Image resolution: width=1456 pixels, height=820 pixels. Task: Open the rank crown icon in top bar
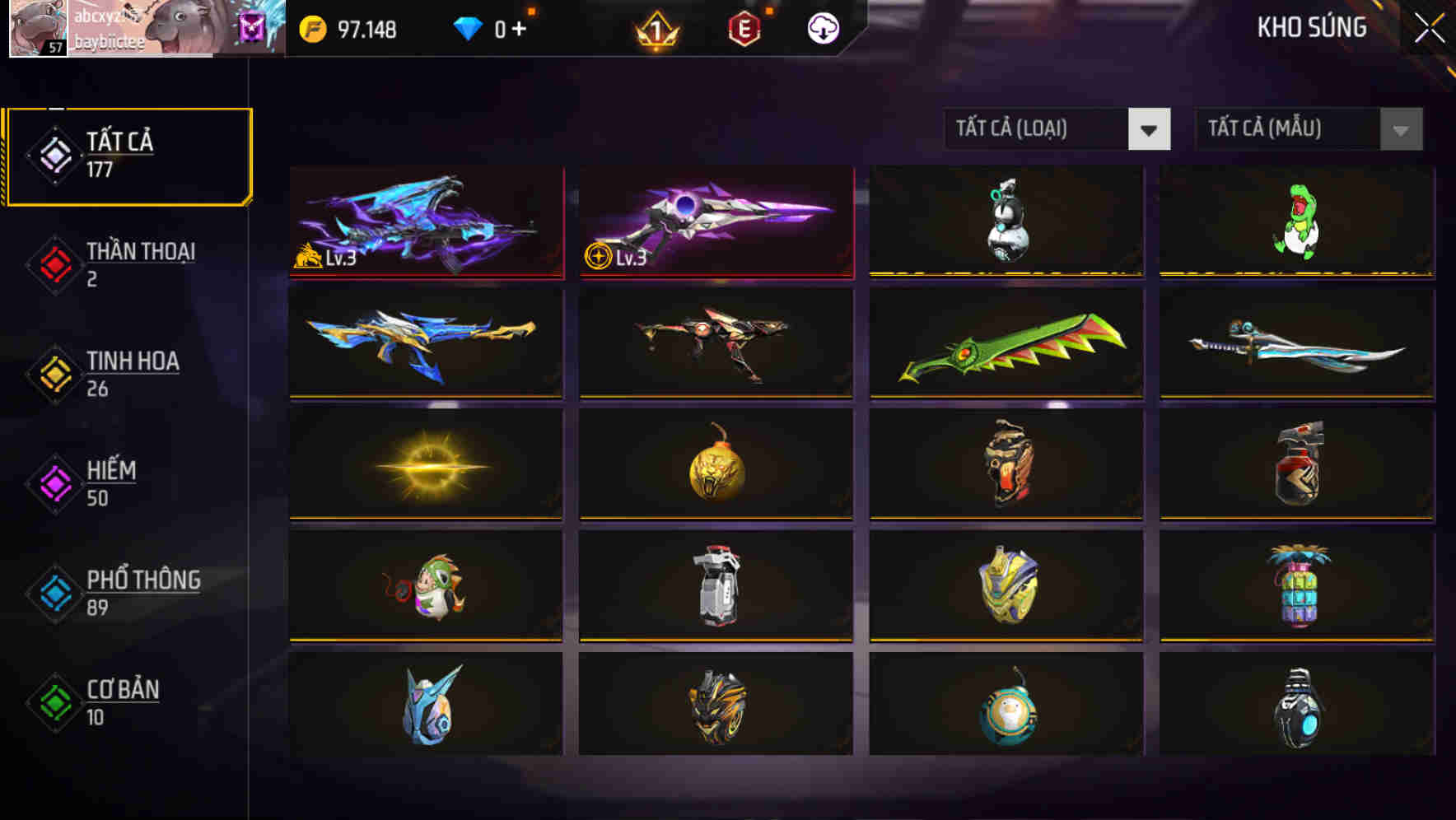(656, 27)
